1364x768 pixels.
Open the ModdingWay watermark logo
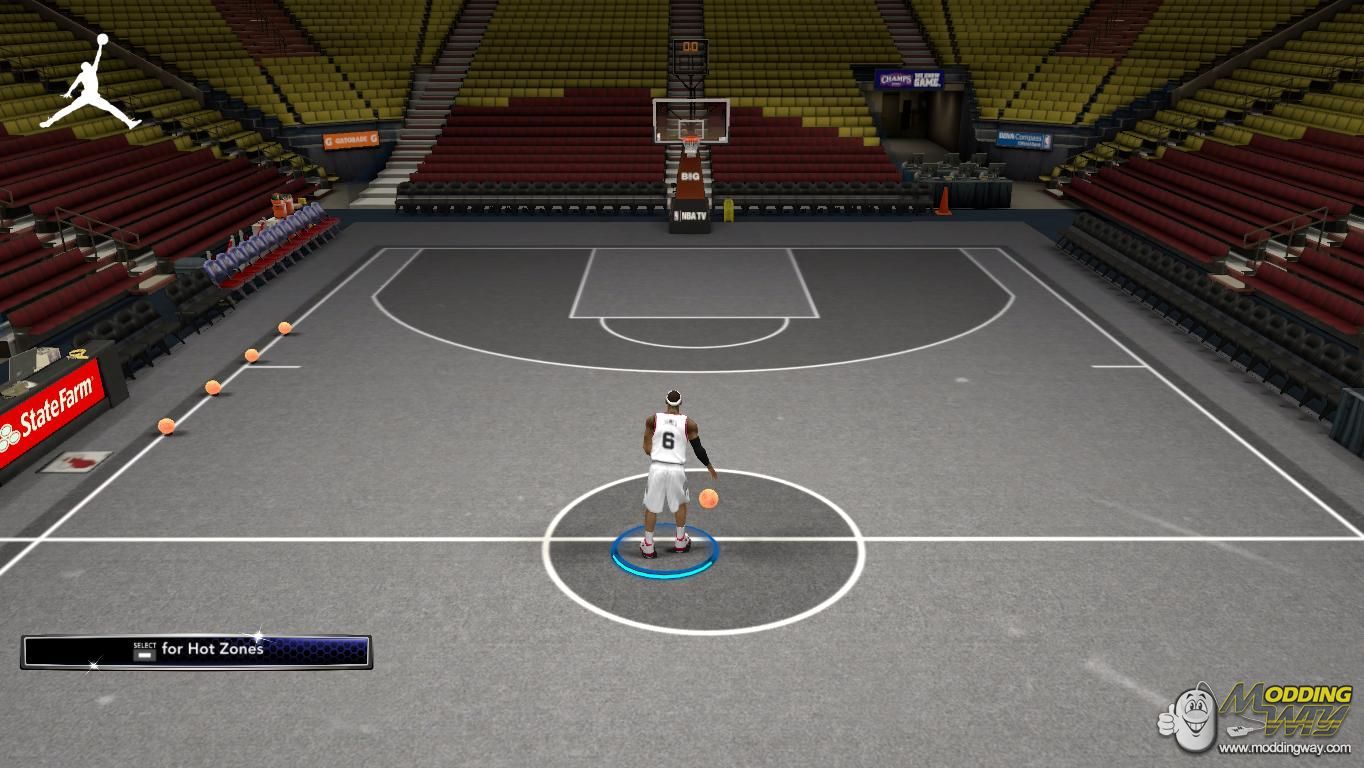(1260, 715)
